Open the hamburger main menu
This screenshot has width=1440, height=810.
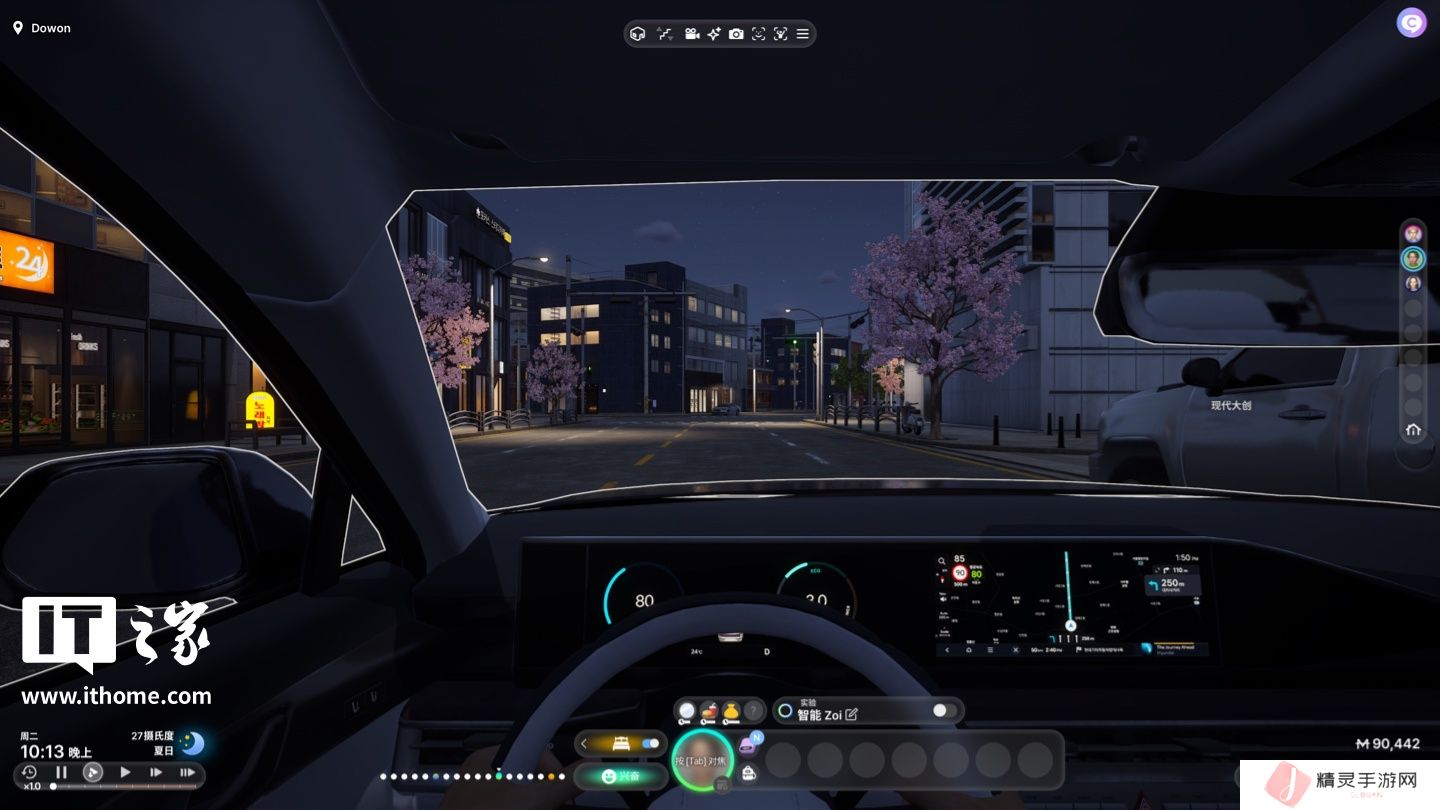pyautogui.click(x=802, y=34)
